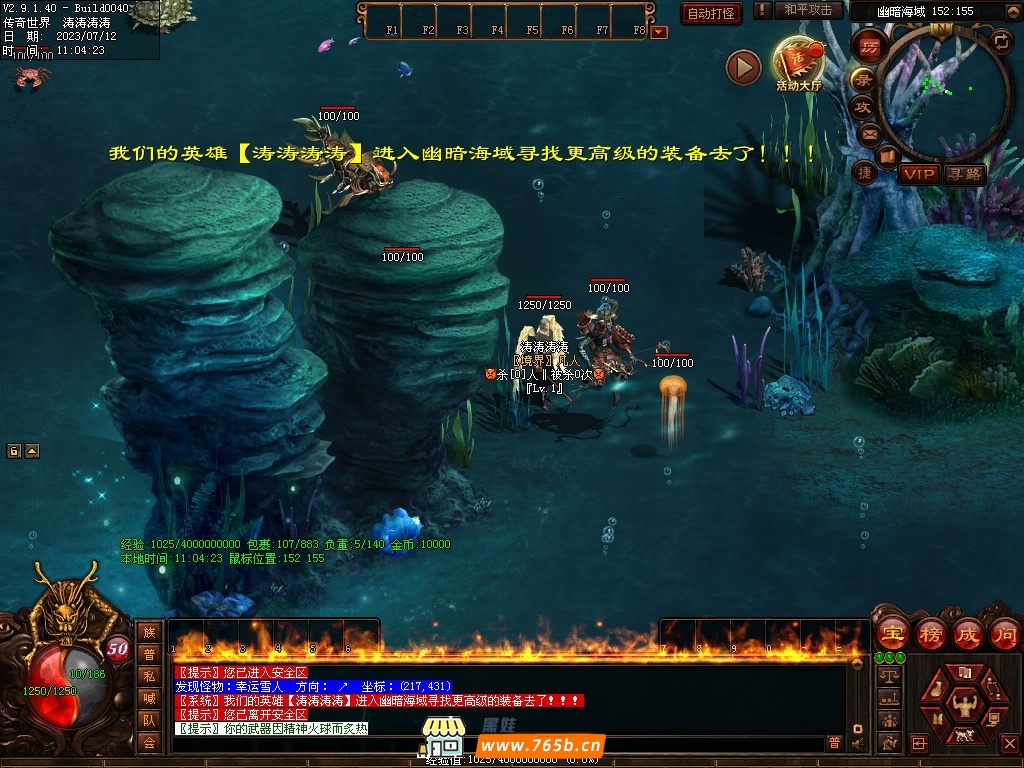Choose the 队 team chat channel

[149, 720]
